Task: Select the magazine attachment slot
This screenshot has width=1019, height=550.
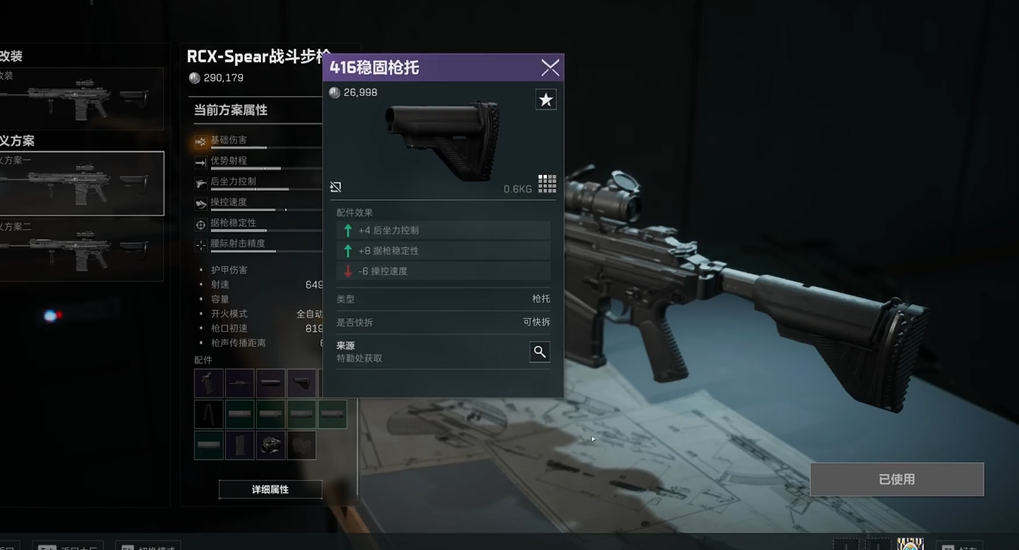Action: pos(240,445)
